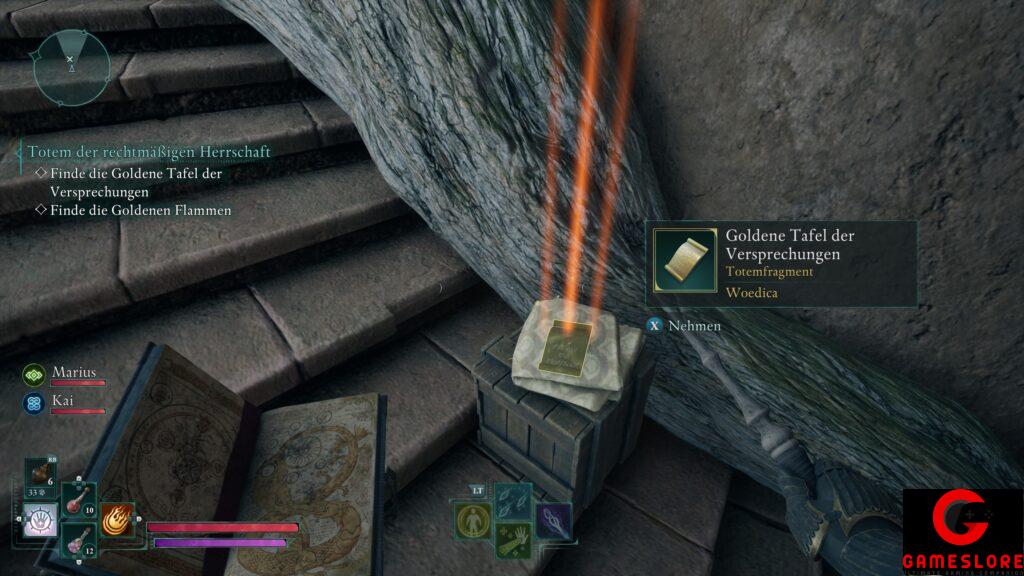Activate the orange fireball ability
The width and height of the screenshot is (1024, 576).
click(118, 520)
